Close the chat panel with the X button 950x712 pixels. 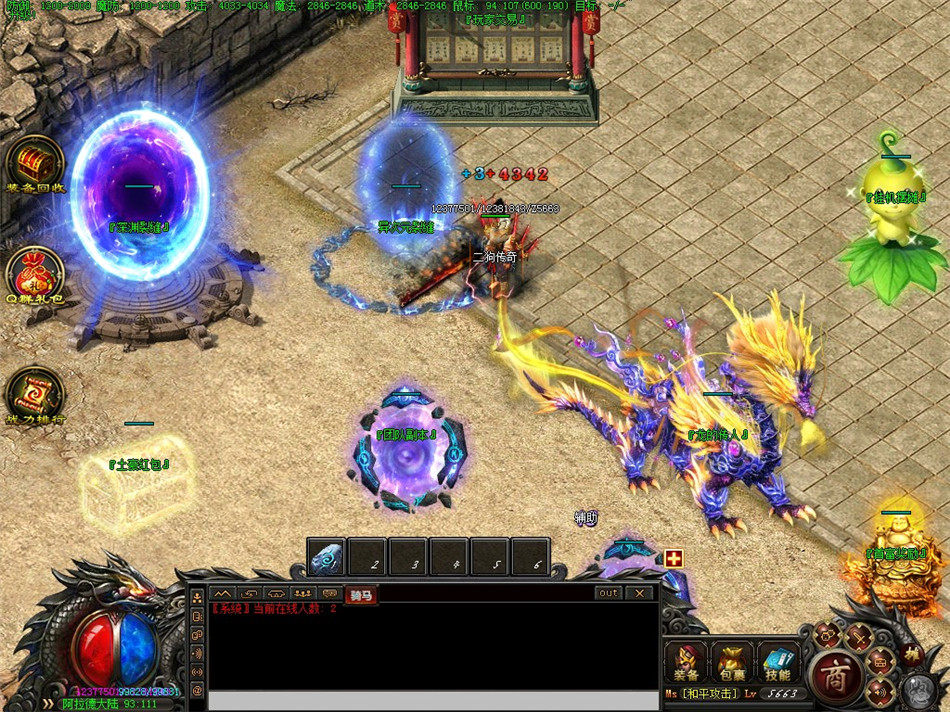pyautogui.click(x=639, y=593)
